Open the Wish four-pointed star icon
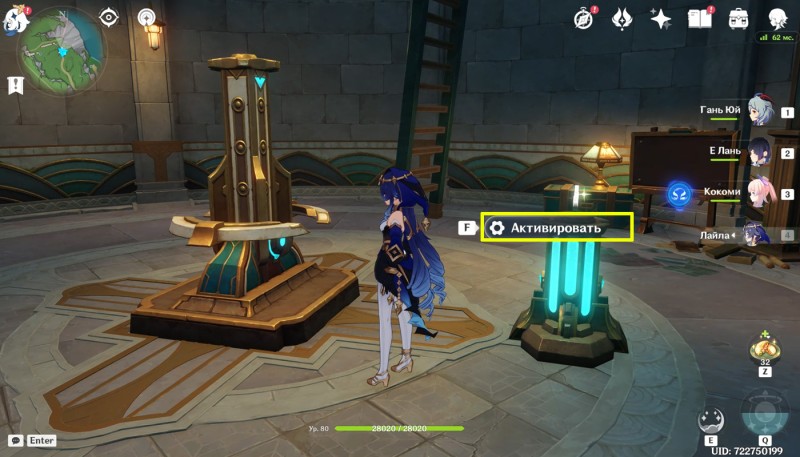 coord(660,18)
